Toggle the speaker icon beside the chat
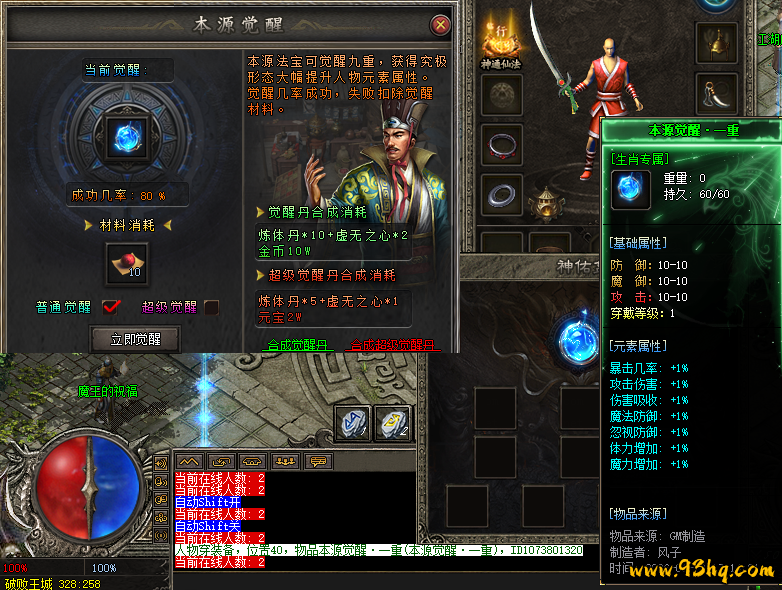782x590 pixels. 161,464
